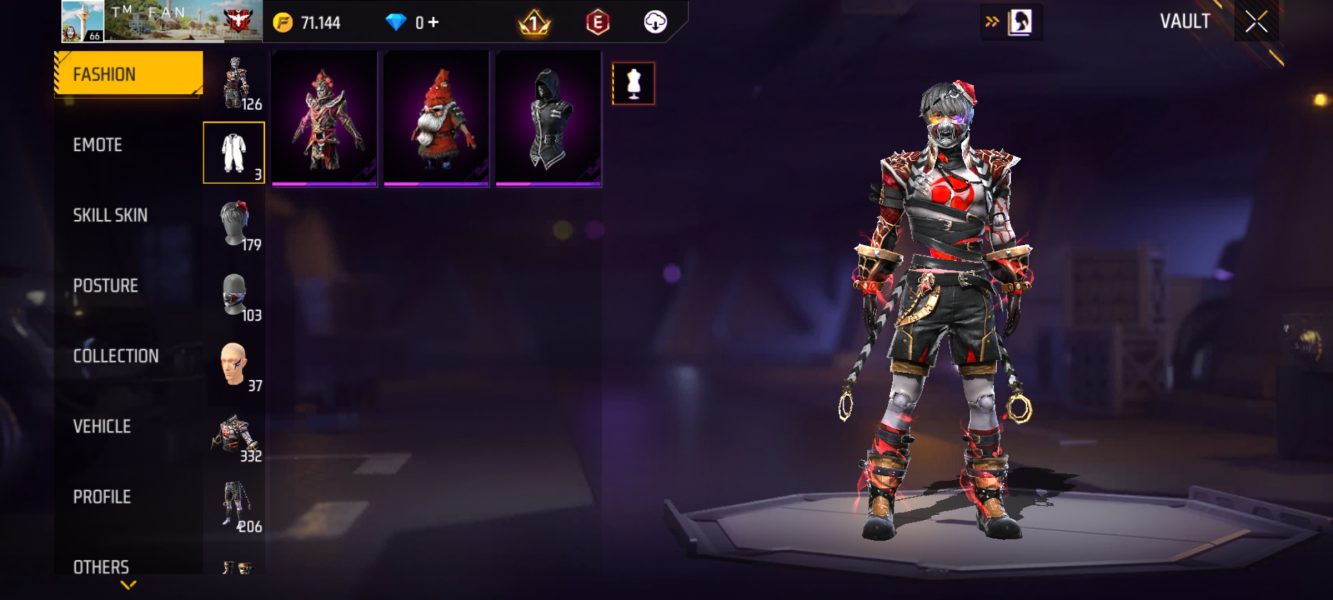Select the white jumpsuit bundle category
Image resolution: width=1333 pixels, height=600 pixels.
click(x=234, y=152)
